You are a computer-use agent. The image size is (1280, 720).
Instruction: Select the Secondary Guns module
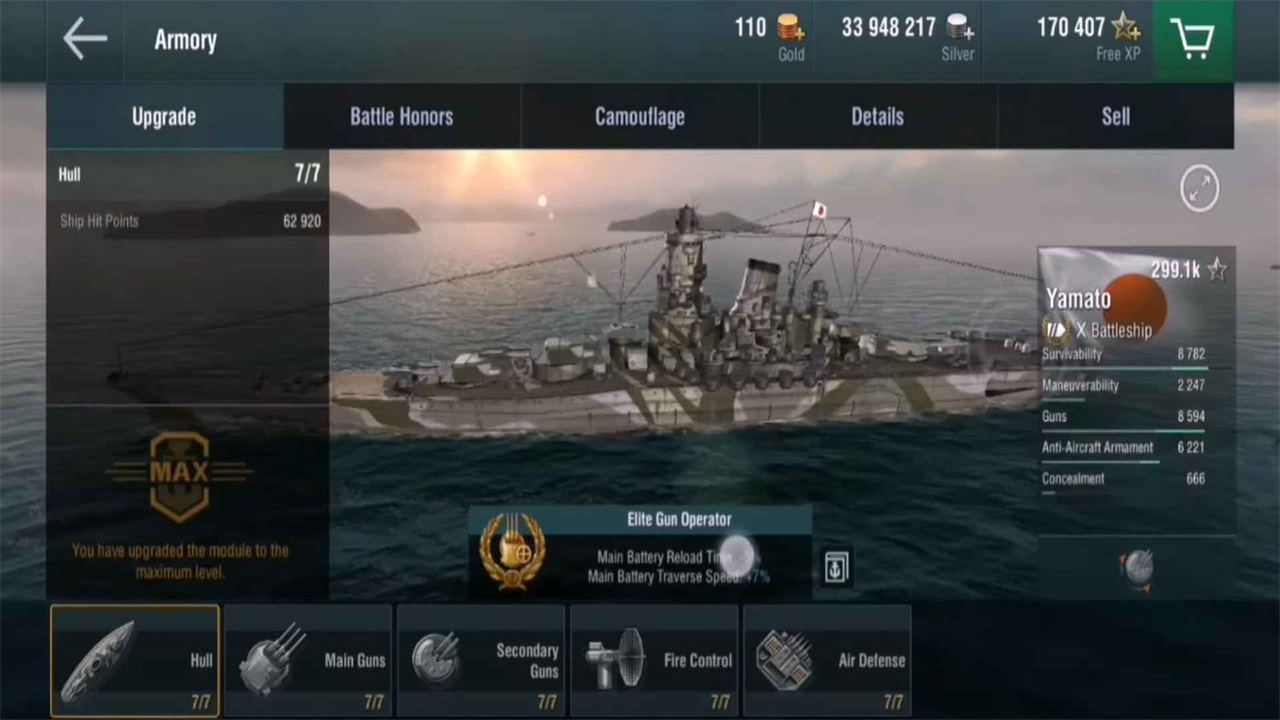click(x=481, y=661)
